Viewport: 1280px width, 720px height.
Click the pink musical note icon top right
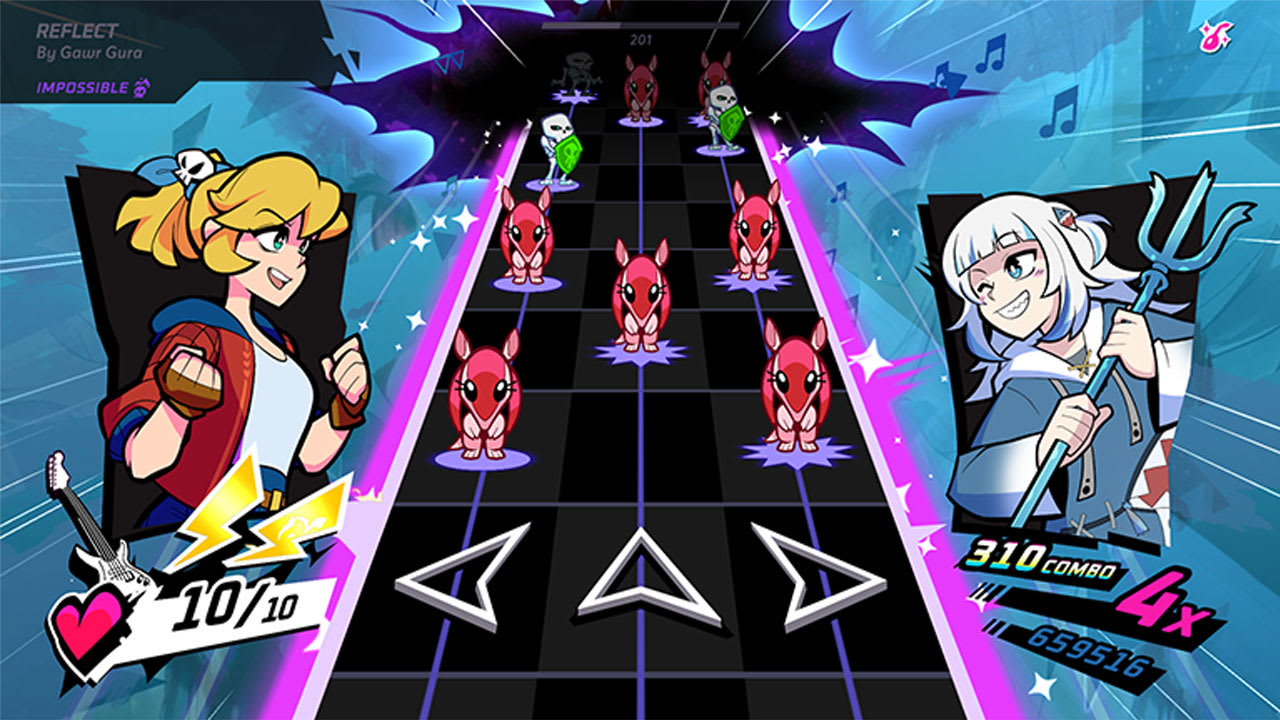click(x=1213, y=33)
